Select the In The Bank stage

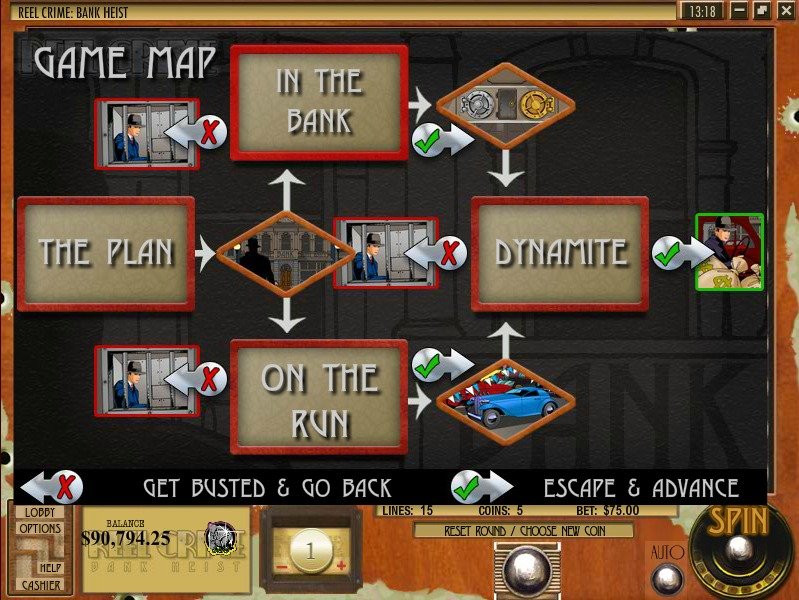(x=319, y=103)
